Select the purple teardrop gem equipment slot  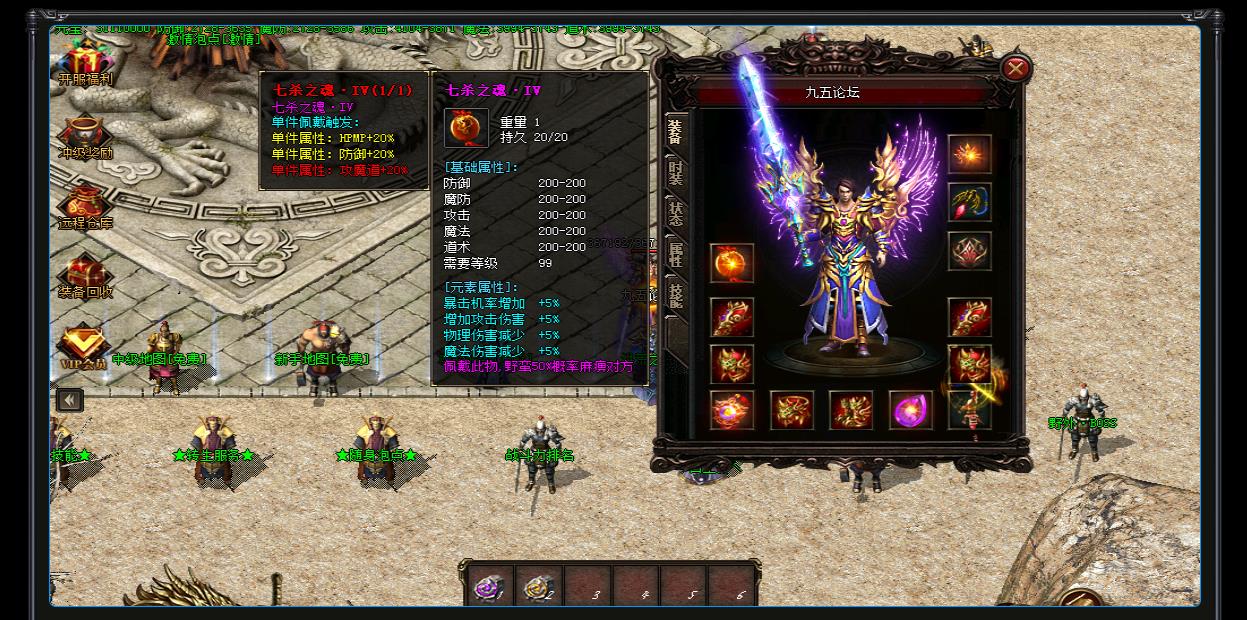[910, 410]
